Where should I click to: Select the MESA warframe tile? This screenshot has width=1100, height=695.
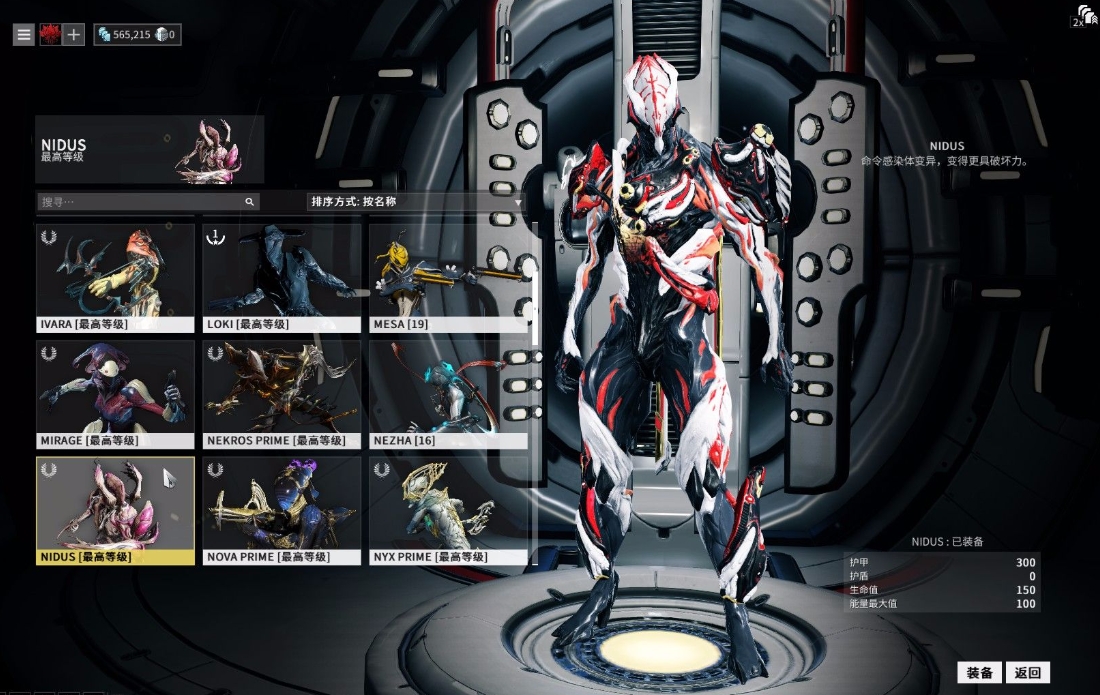pyautogui.click(x=448, y=277)
